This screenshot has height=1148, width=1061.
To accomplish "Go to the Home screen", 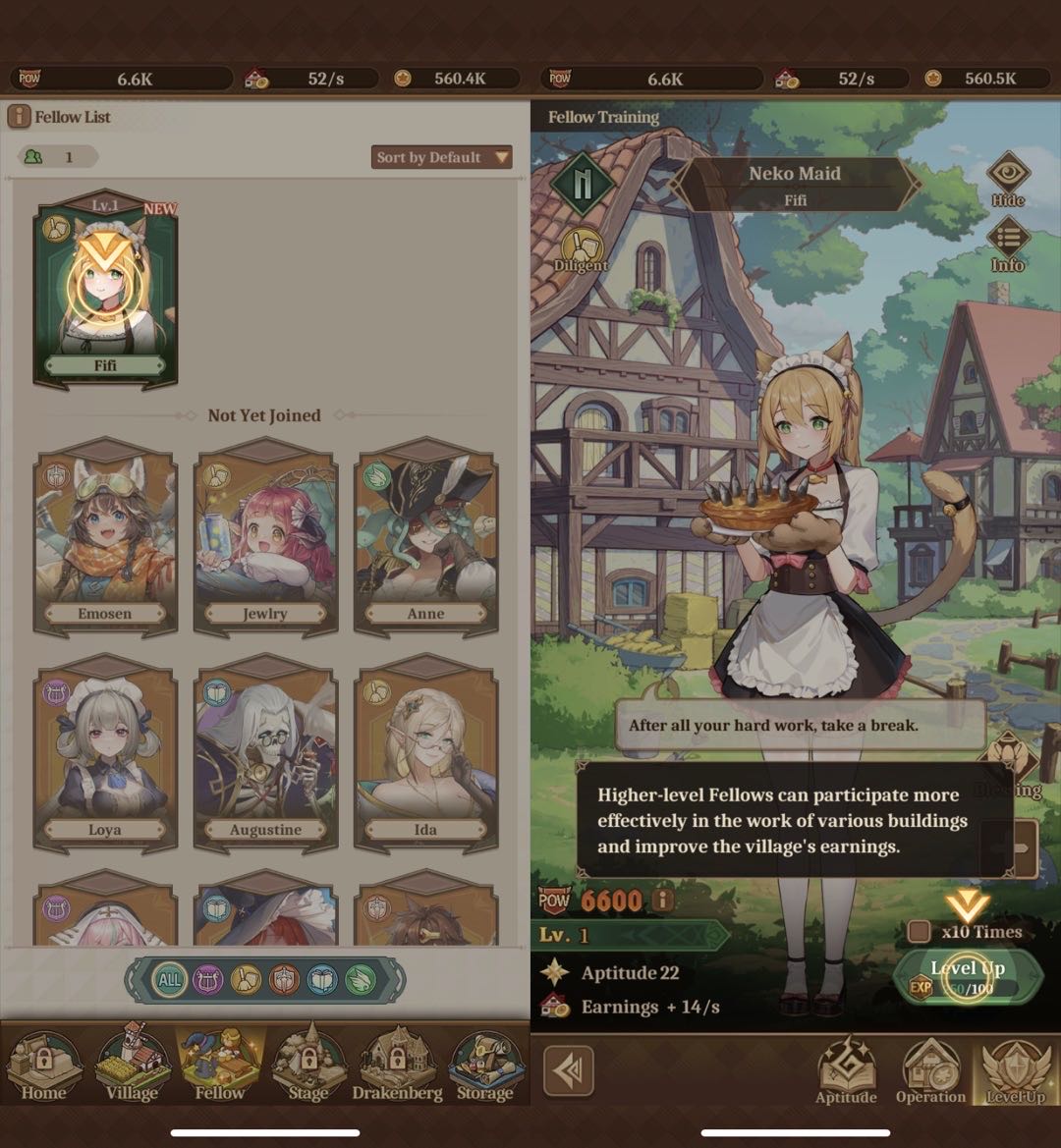I will tap(44, 1064).
